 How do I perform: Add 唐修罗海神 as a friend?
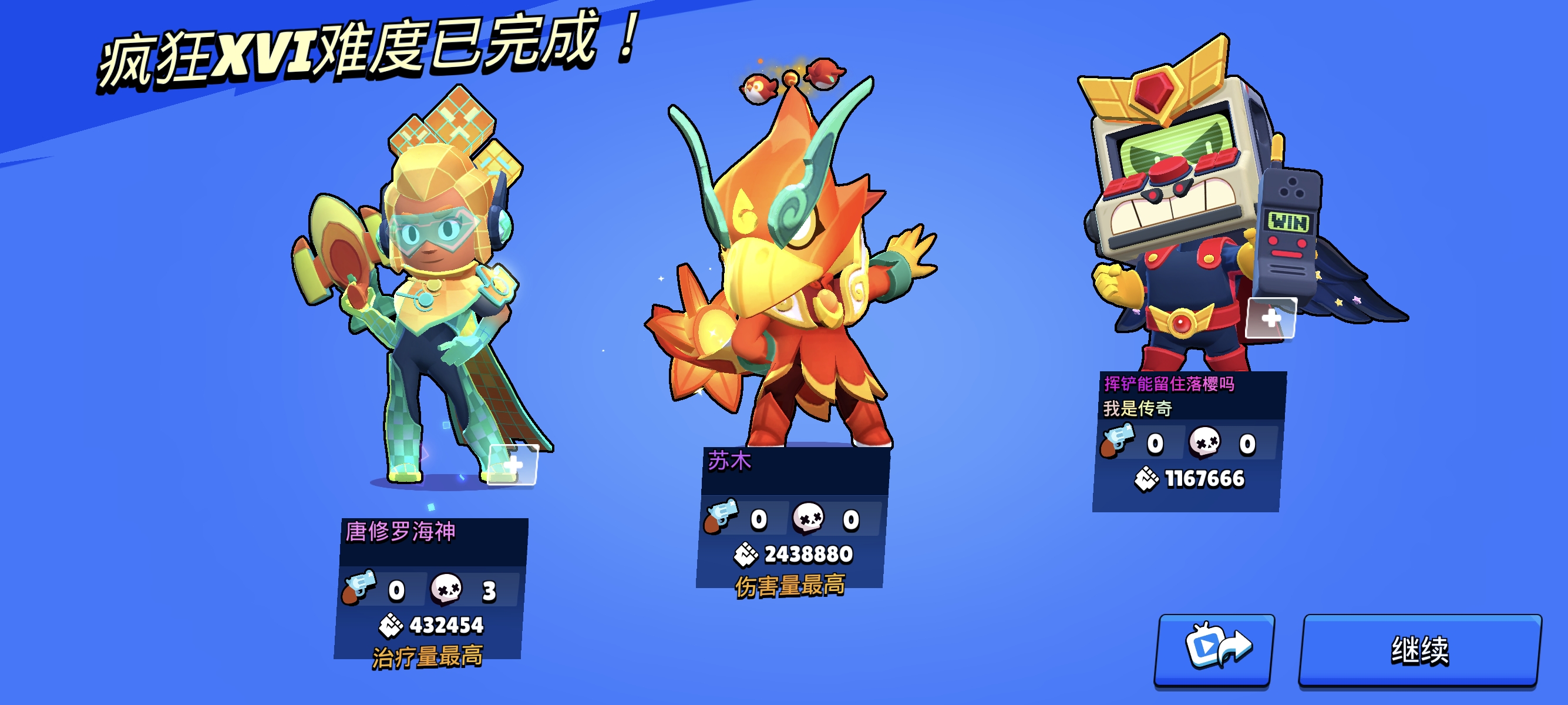513,465
